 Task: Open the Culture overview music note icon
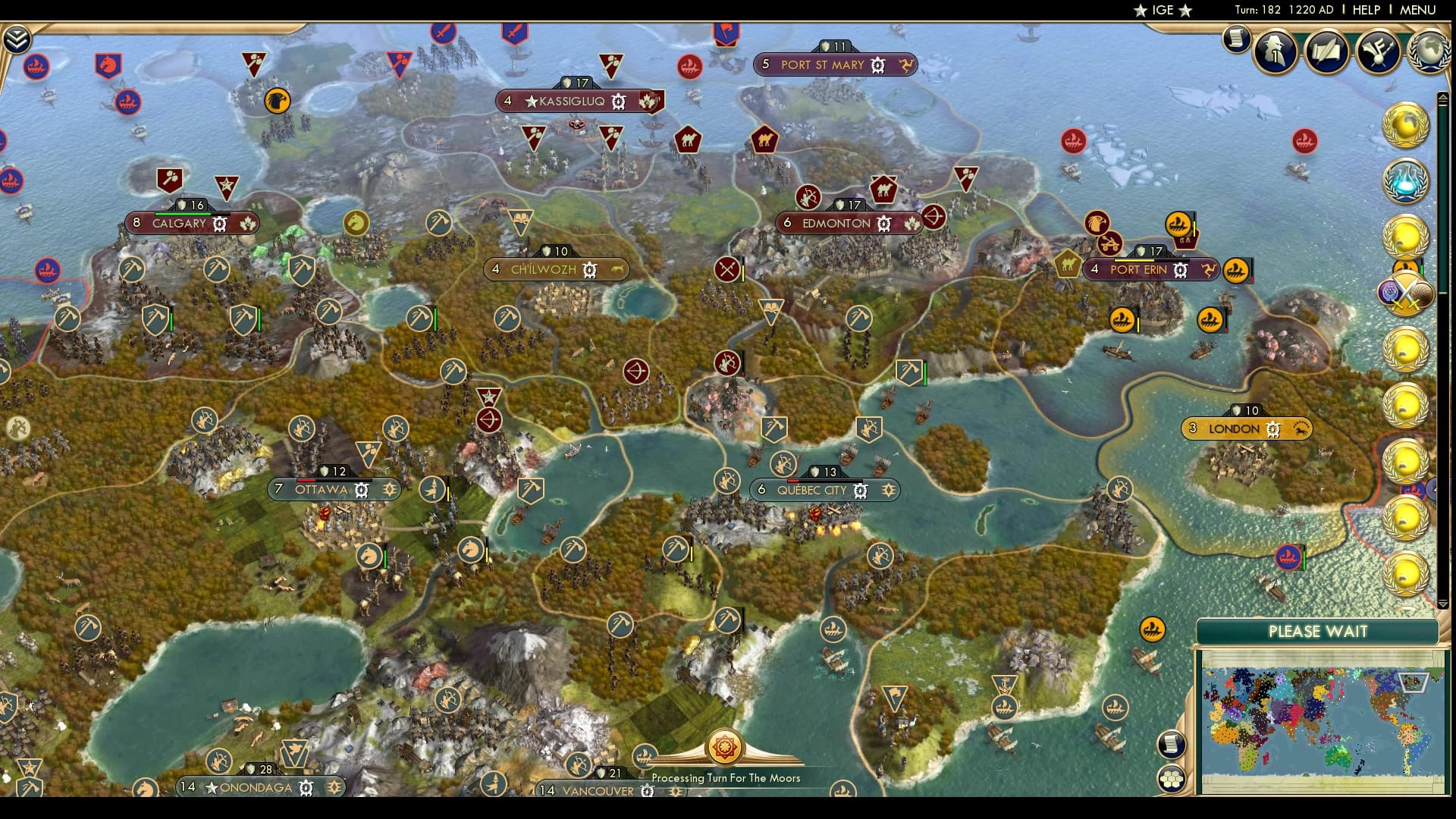(x=1378, y=49)
